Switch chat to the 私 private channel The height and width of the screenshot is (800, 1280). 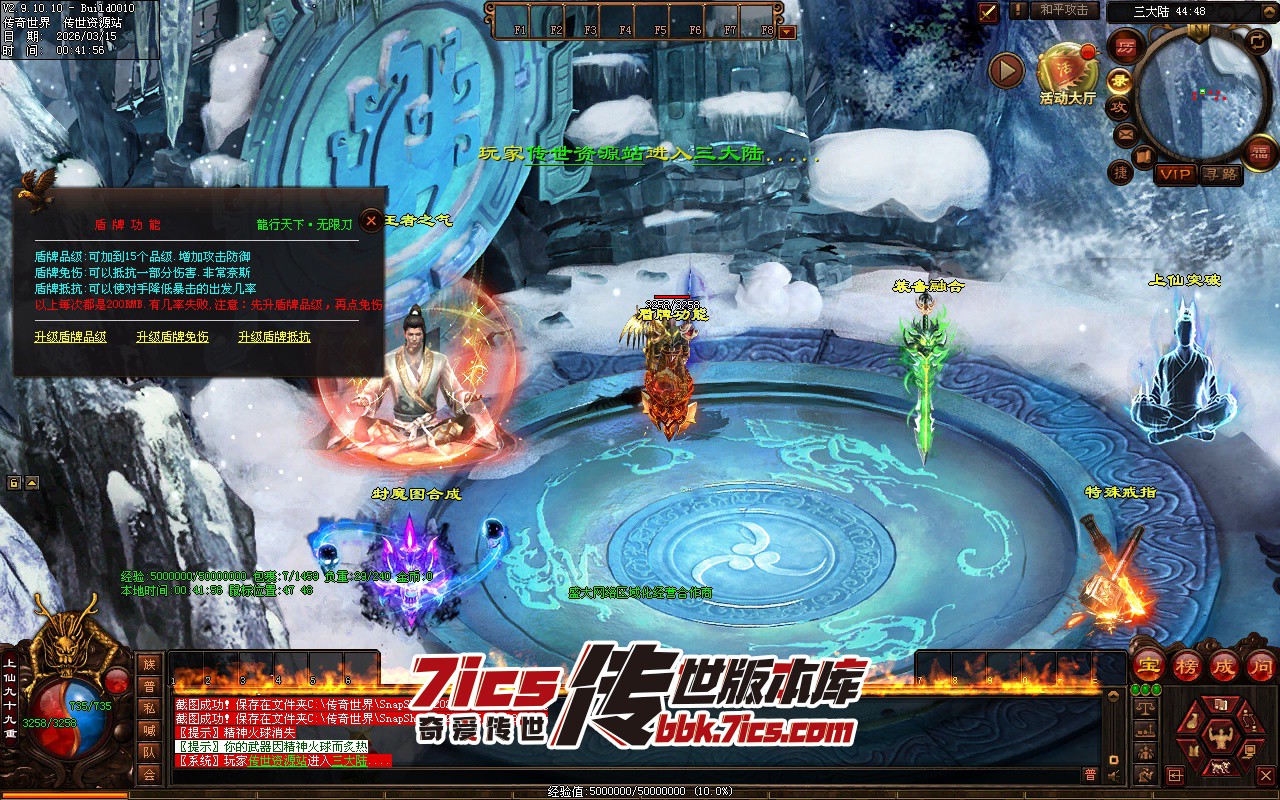[149, 707]
